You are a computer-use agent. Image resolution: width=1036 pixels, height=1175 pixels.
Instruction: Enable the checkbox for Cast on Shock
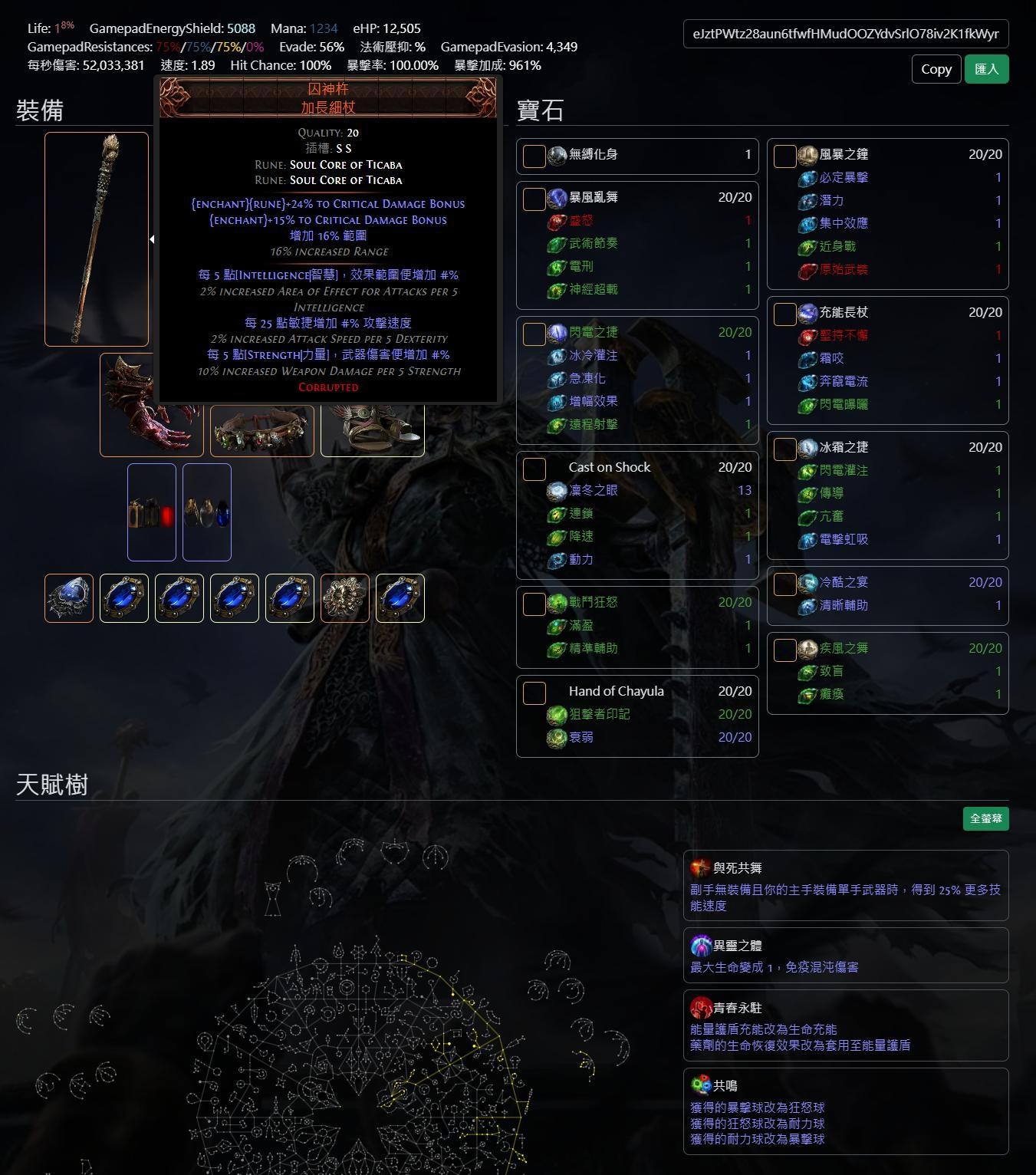pyautogui.click(x=533, y=467)
